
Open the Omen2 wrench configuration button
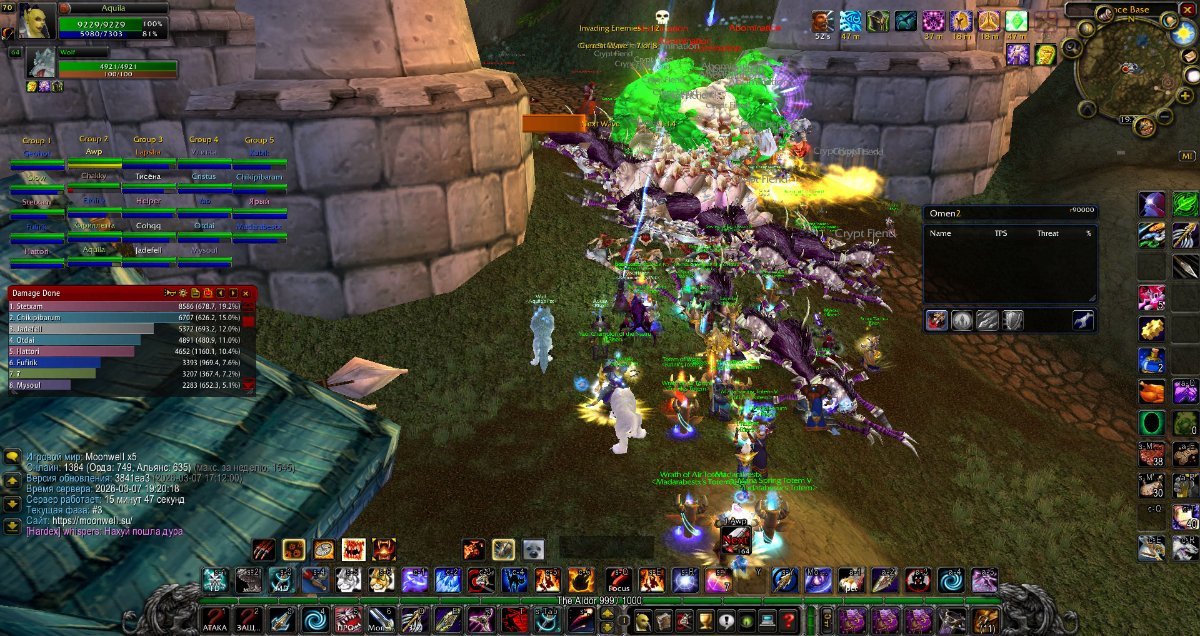[x=1083, y=320]
